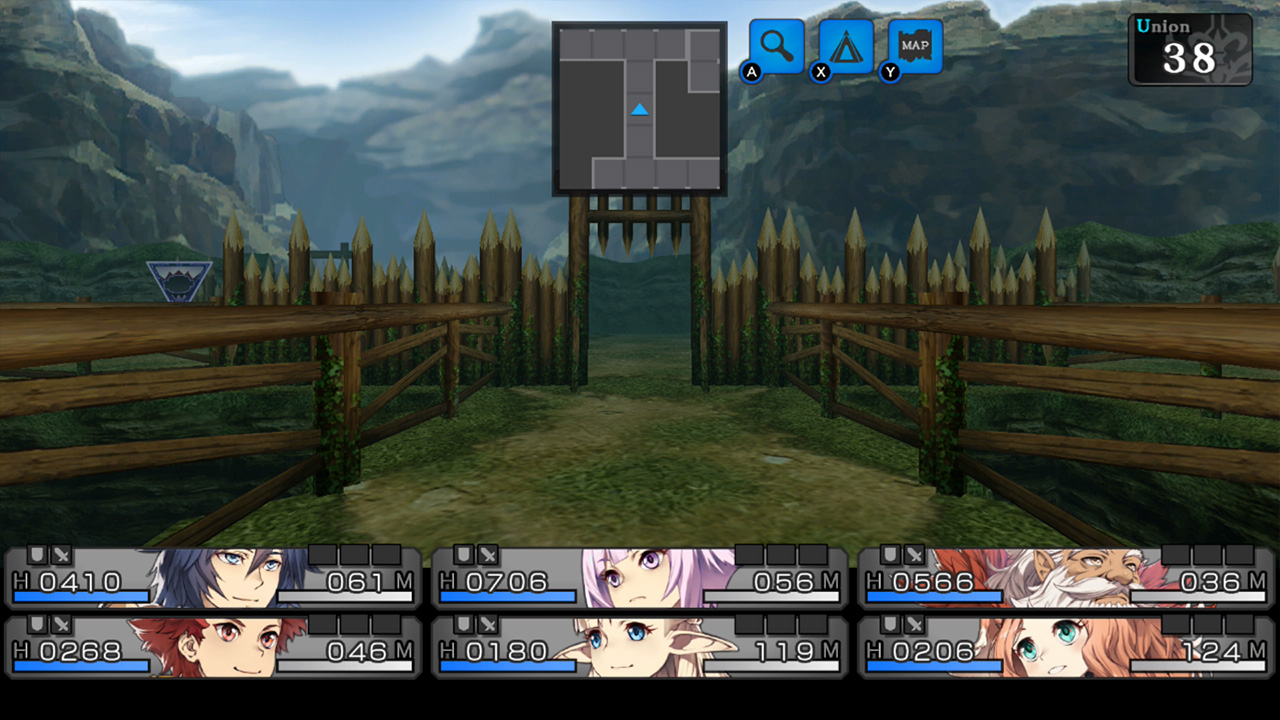Click the sword icon on the bearded character's panel
Screen dimensions: 1280x720
912,555
